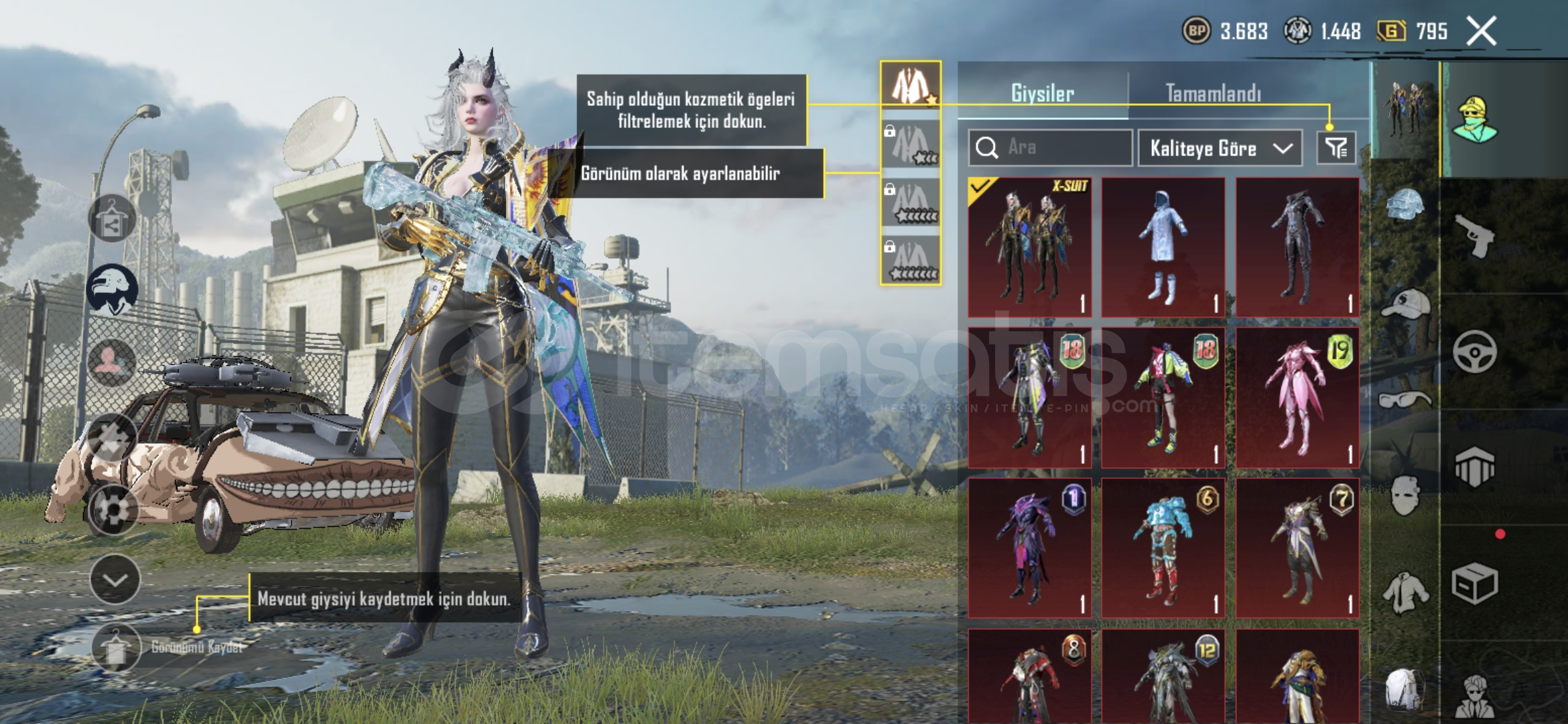Click the Ara search field

(1050, 147)
